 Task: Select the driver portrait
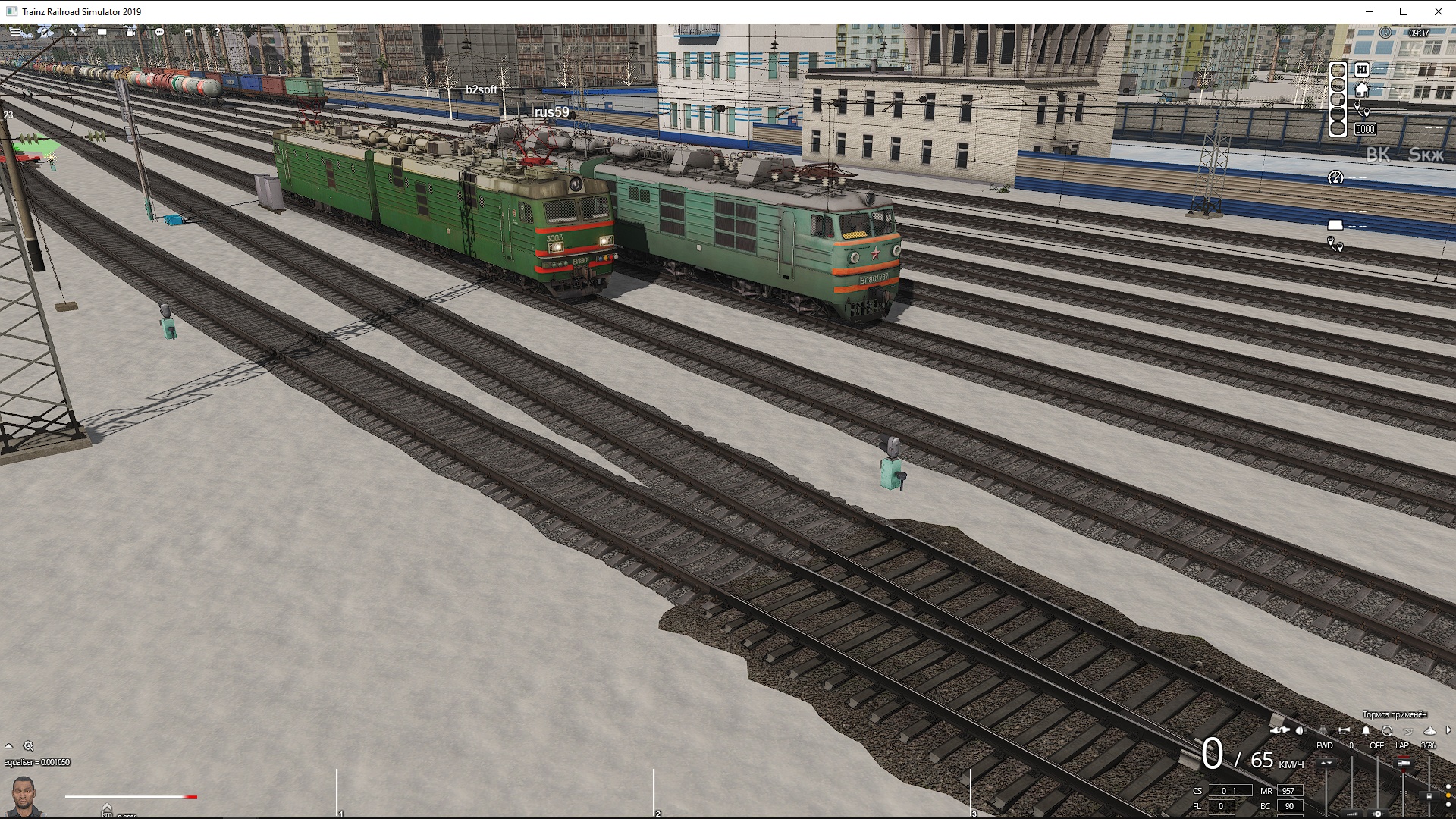[24, 795]
